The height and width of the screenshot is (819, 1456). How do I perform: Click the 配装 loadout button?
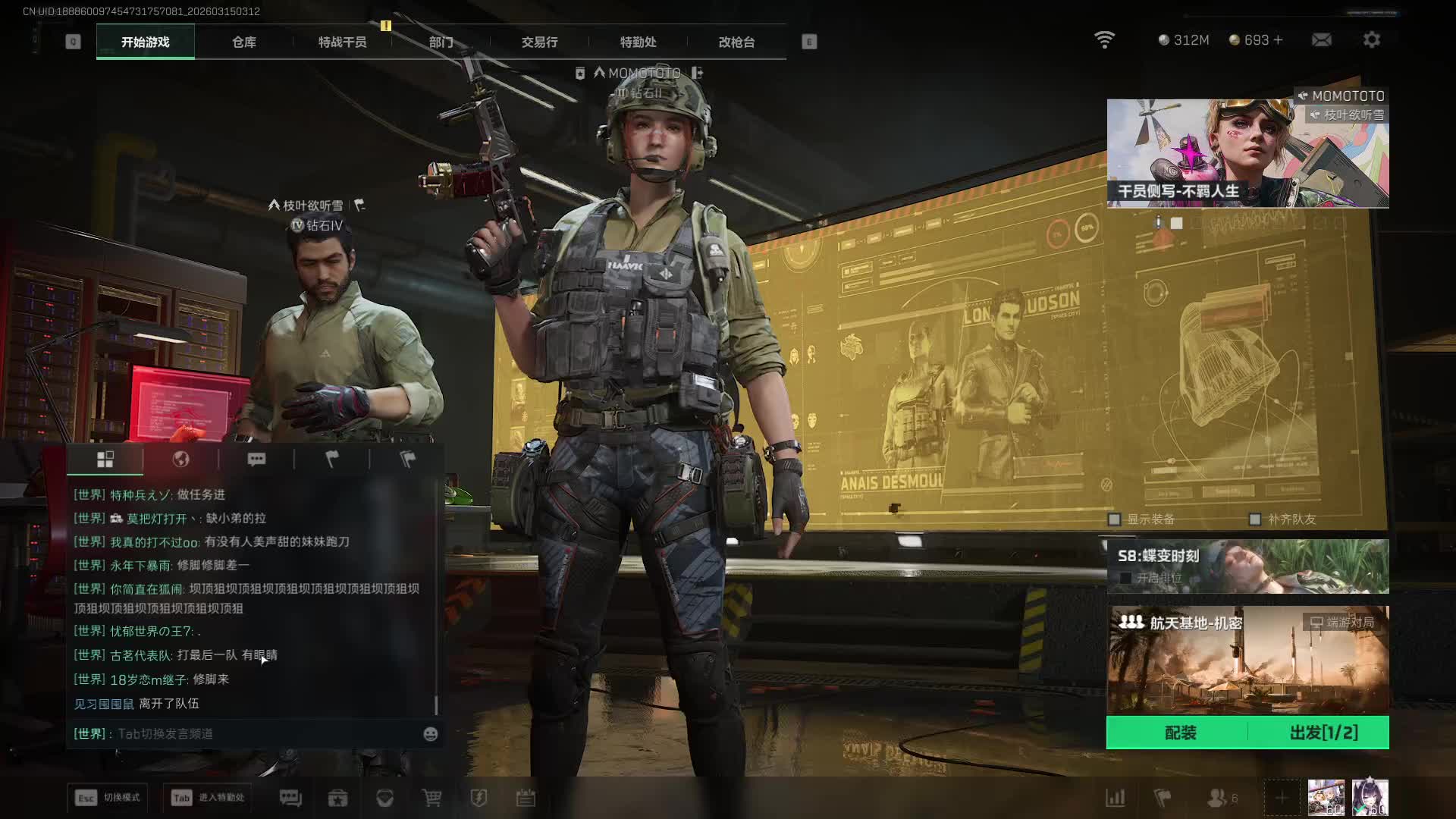tap(1179, 733)
